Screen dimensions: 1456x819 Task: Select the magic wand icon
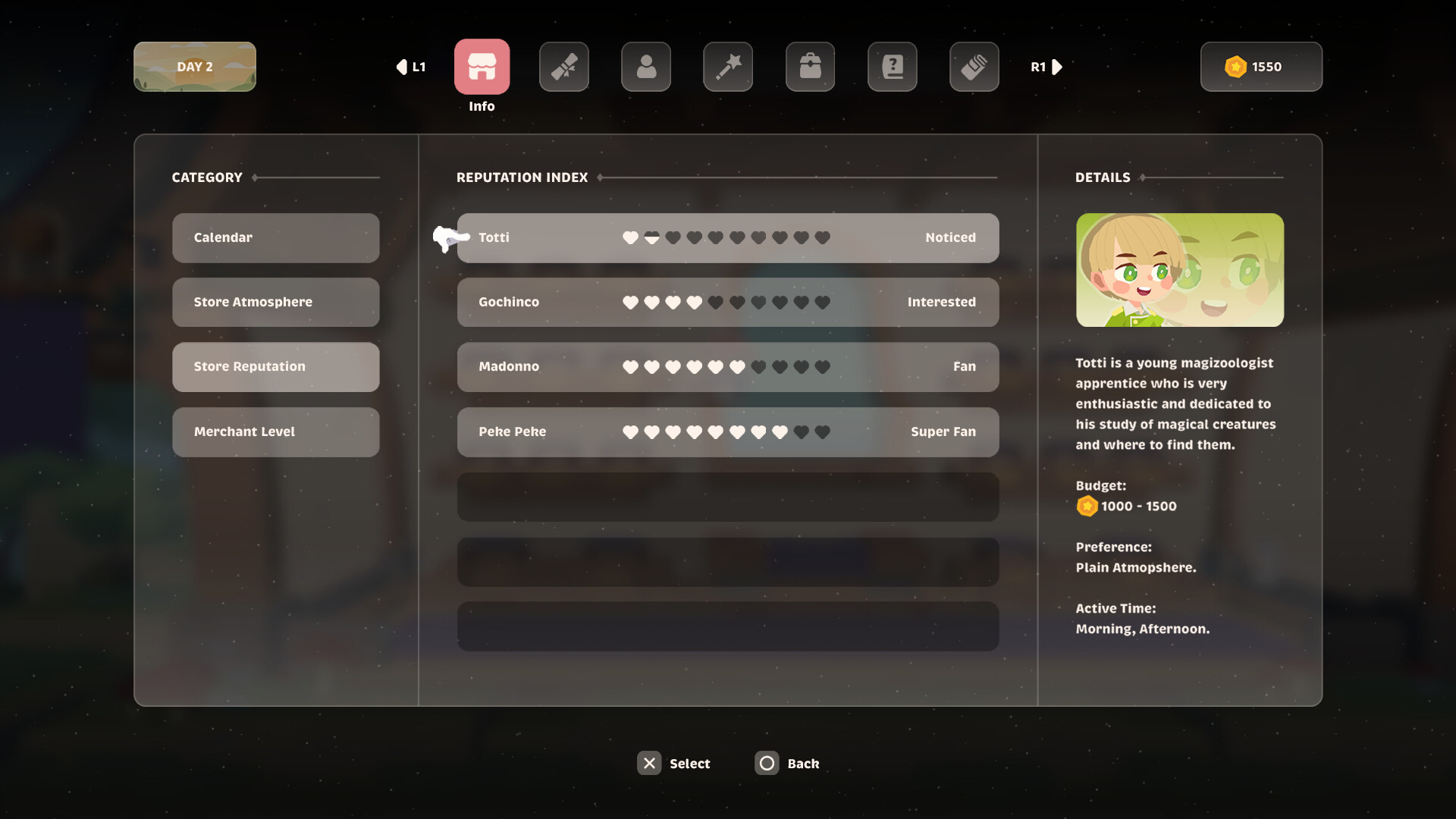pos(727,67)
